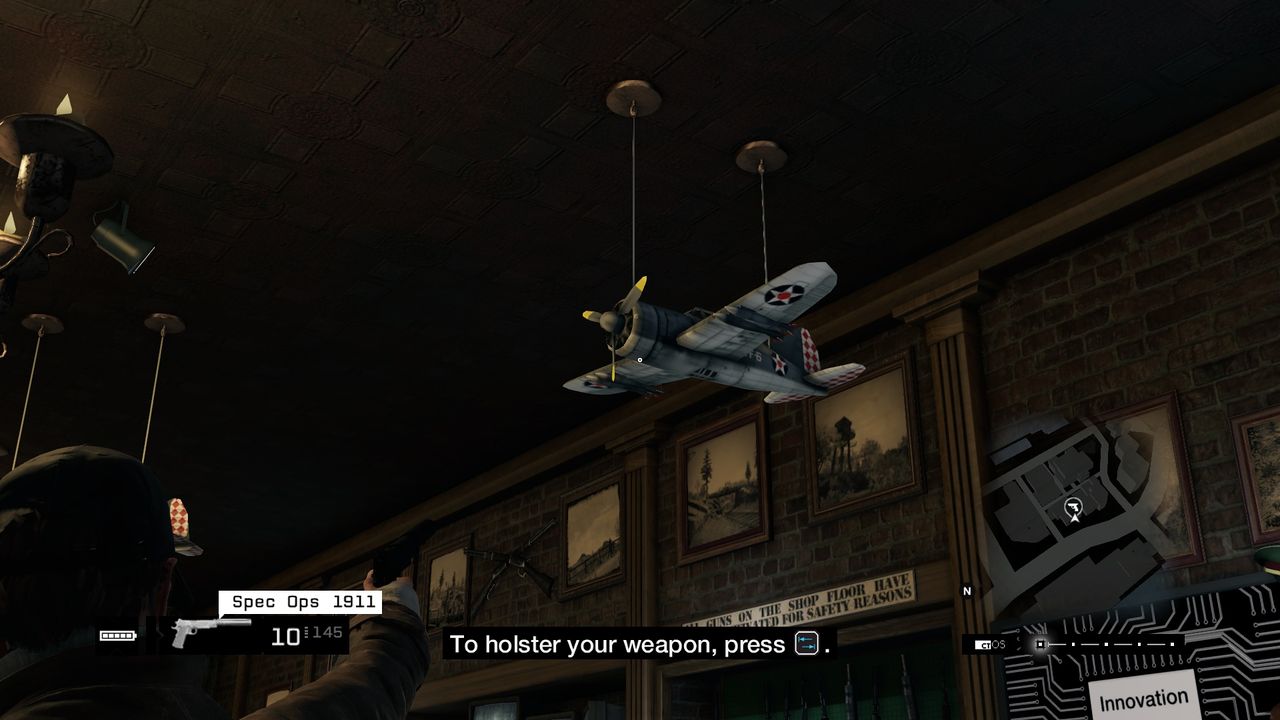
Task: Click the gun shop marker on the minimap
Action: [x=1074, y=509]
